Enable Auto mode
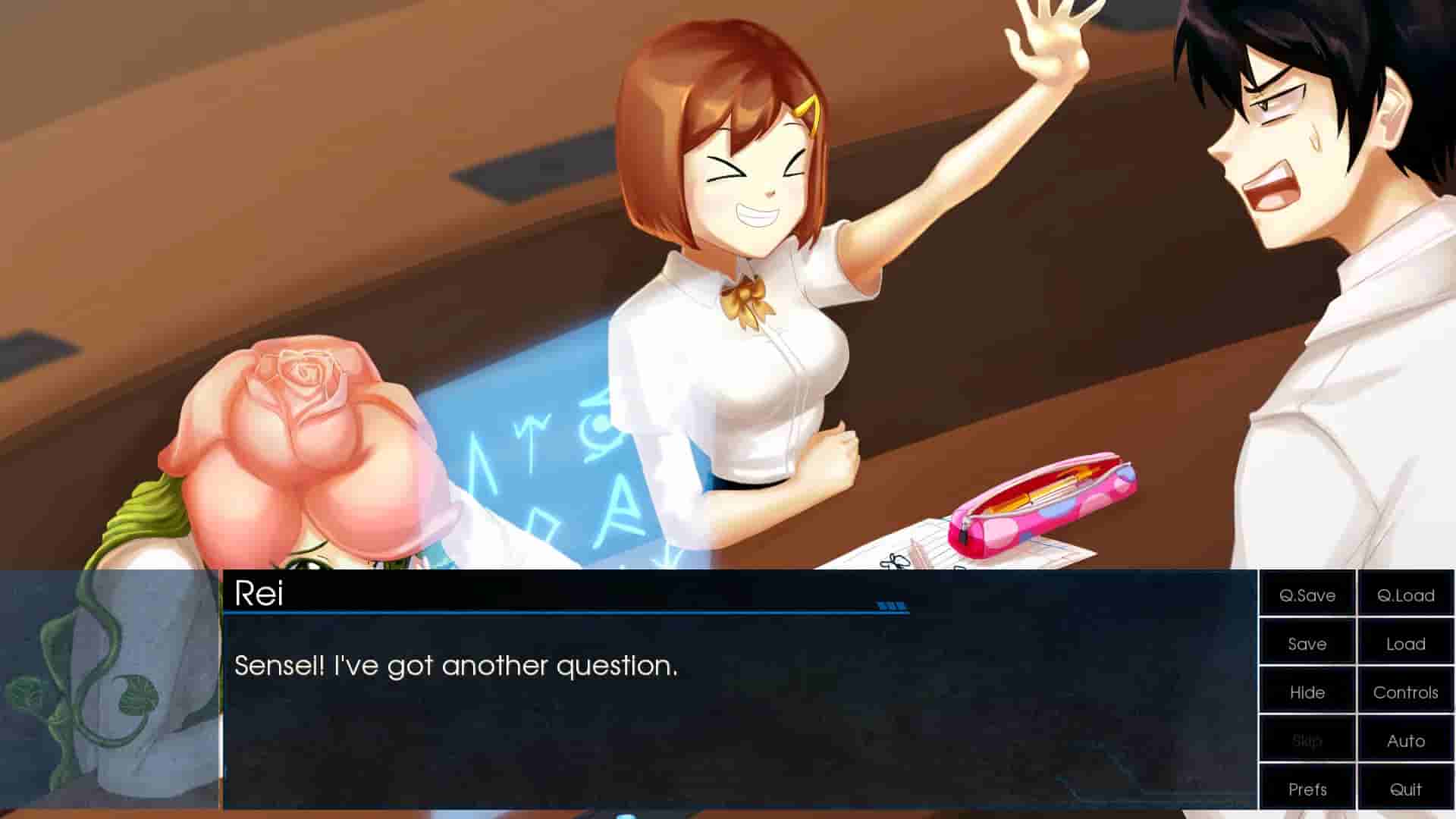1456x819 pixels. tap(1405, 741)
